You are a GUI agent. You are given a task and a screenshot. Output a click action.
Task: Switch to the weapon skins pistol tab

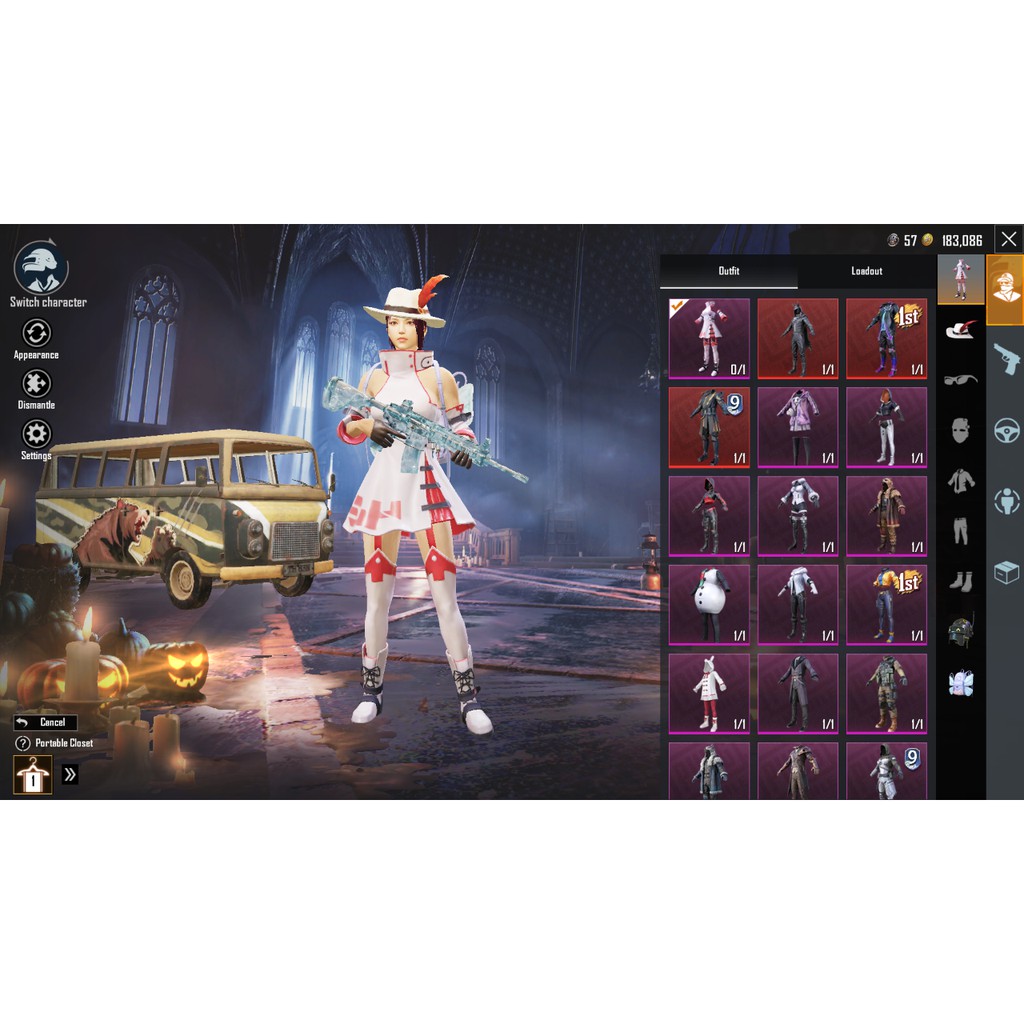1006,358
